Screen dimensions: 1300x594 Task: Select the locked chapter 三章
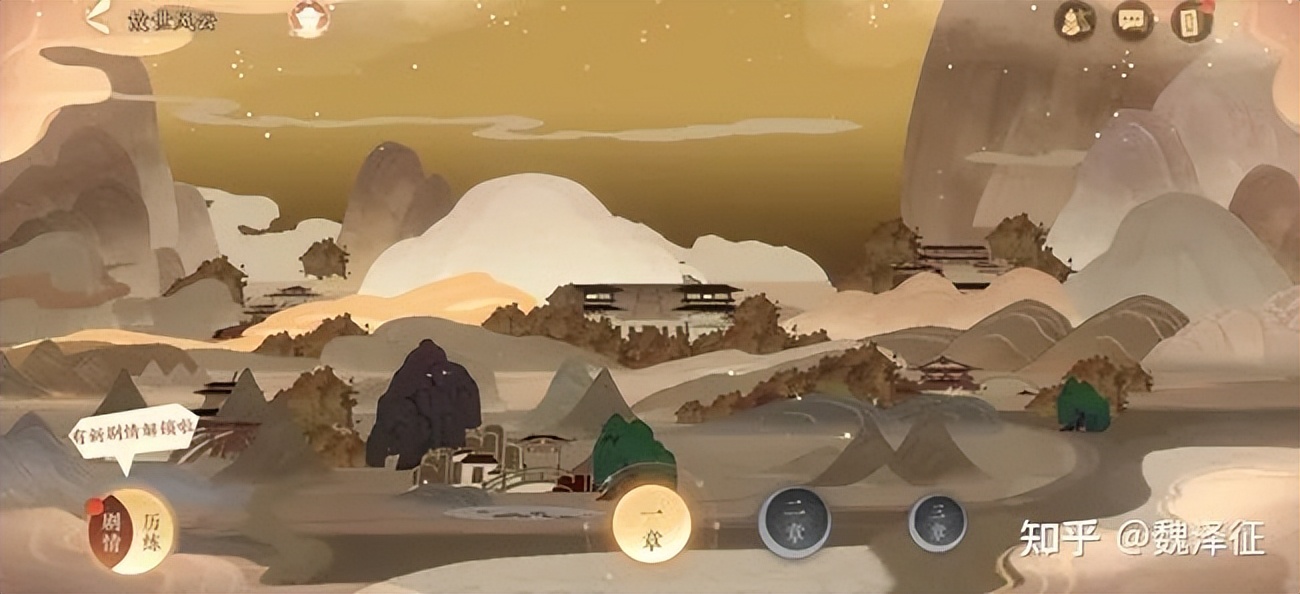[937, 523]
